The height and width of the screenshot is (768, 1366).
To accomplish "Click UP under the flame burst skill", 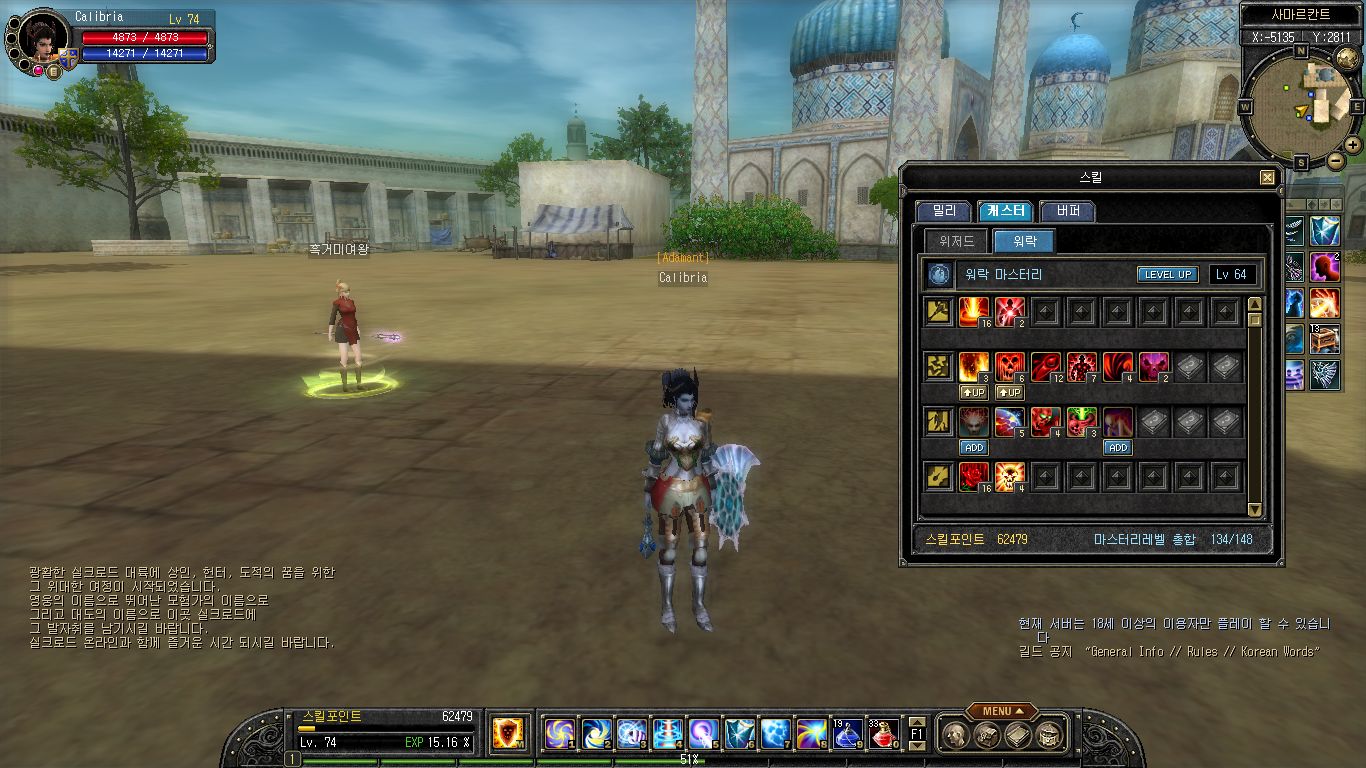I will (x=973, y=393).
